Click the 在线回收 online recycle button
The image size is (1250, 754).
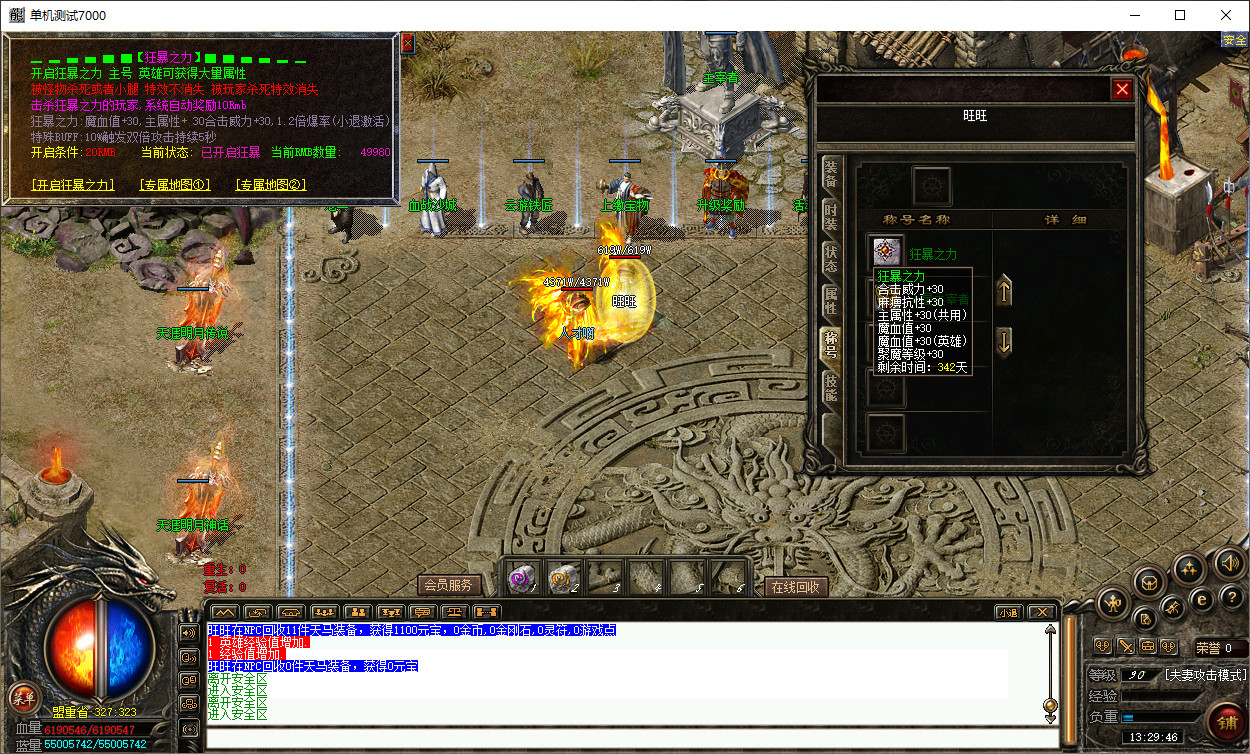tap(797, 587)
